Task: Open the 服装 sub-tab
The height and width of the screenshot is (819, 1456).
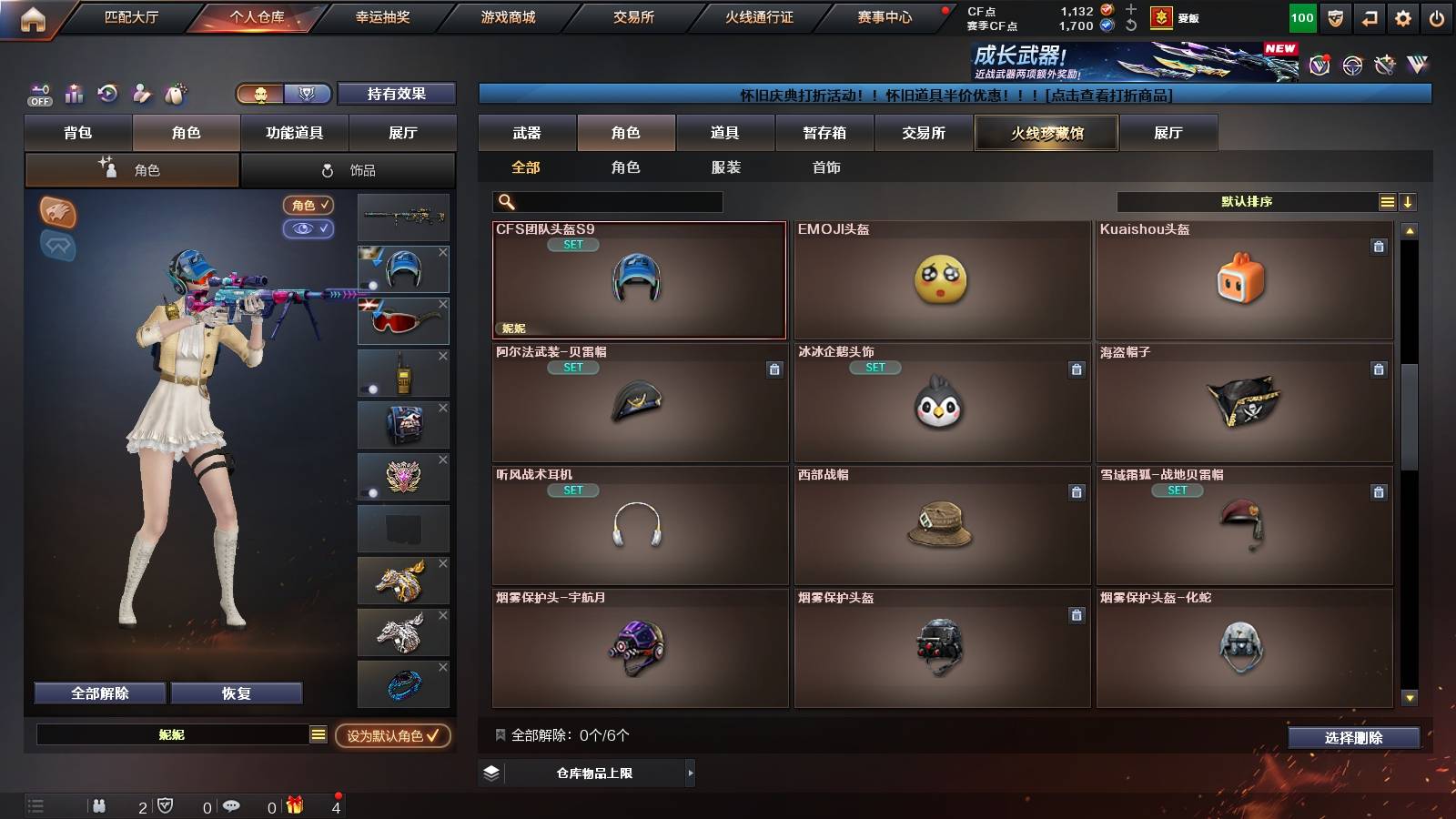Action: click(726, 167)
